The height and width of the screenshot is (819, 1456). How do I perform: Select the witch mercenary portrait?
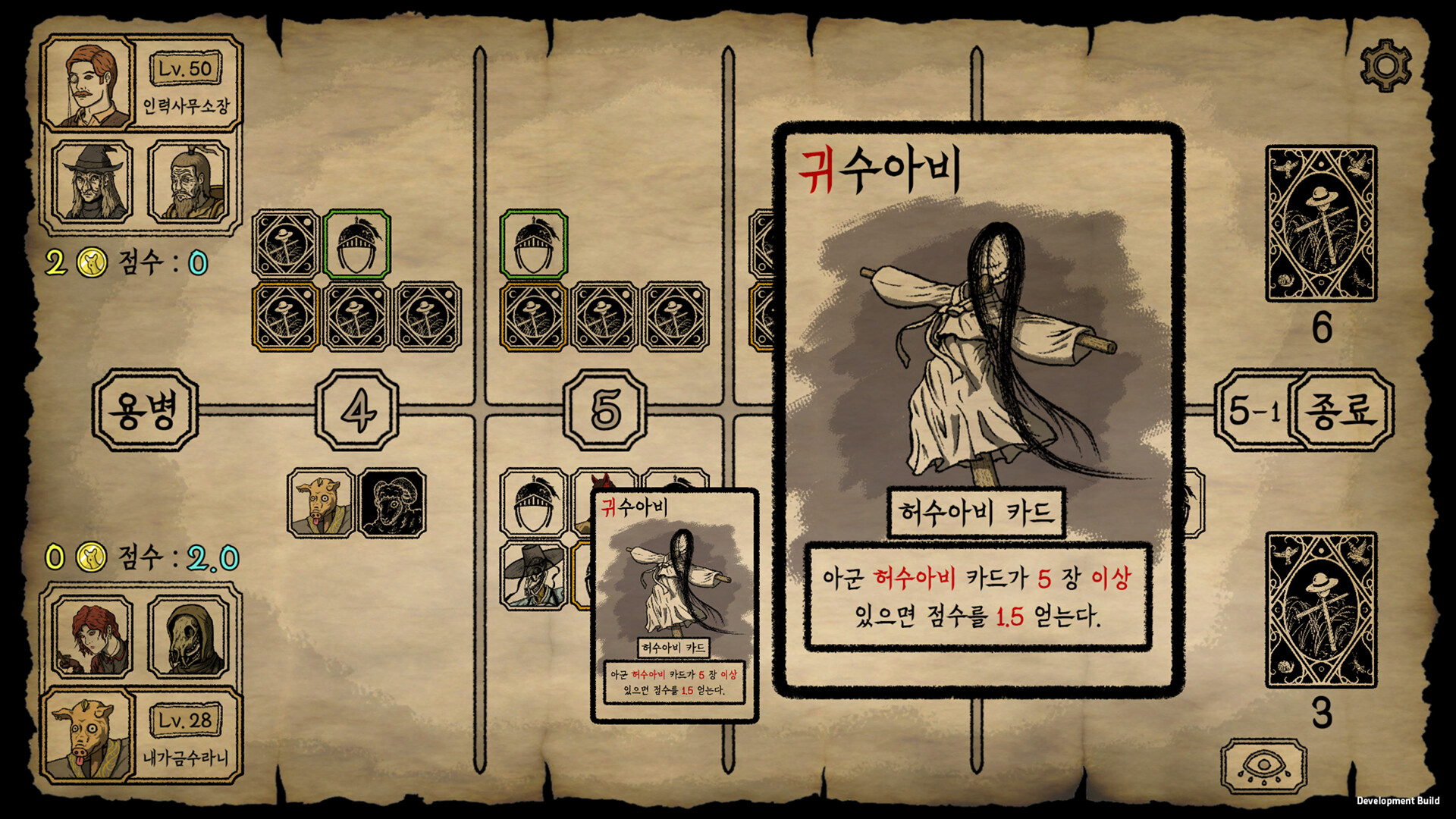tap(93, 182)
